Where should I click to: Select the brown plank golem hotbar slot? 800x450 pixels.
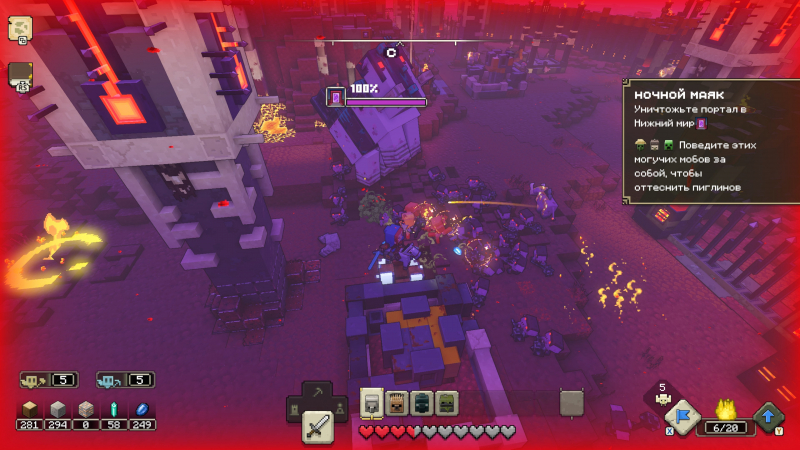tap(396, 402)
